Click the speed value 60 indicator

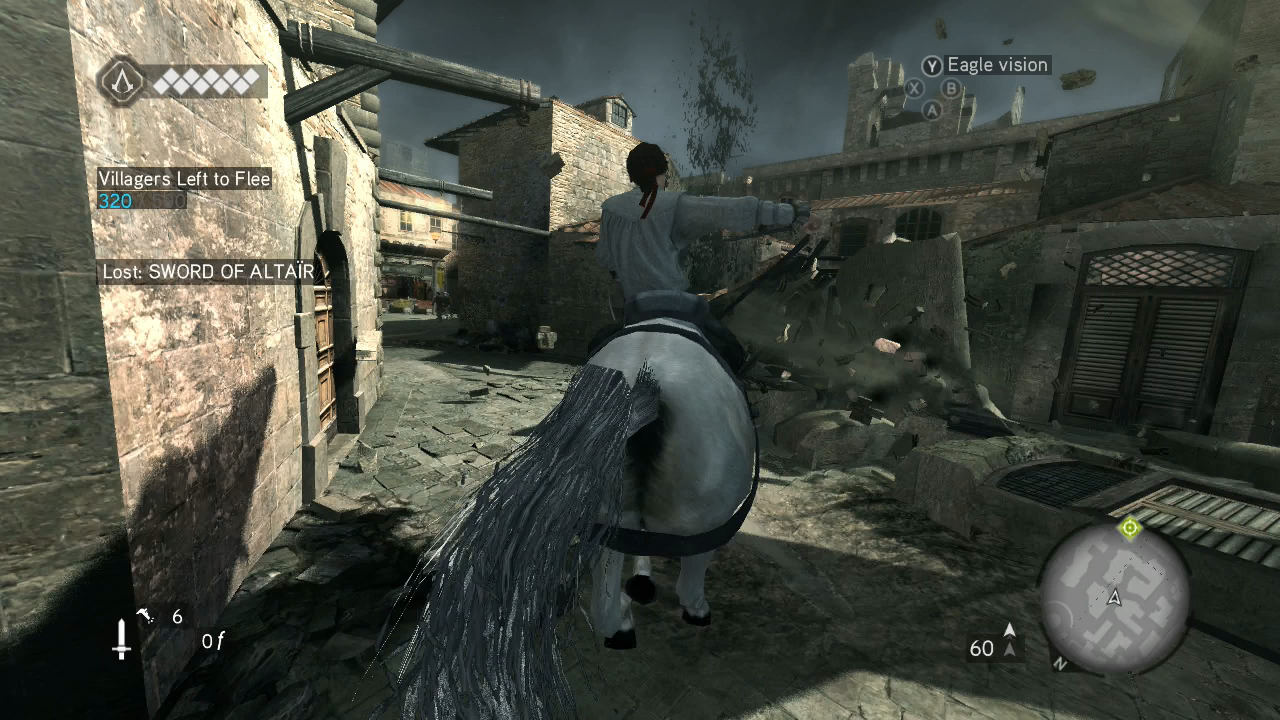click(x=982, y=647)
